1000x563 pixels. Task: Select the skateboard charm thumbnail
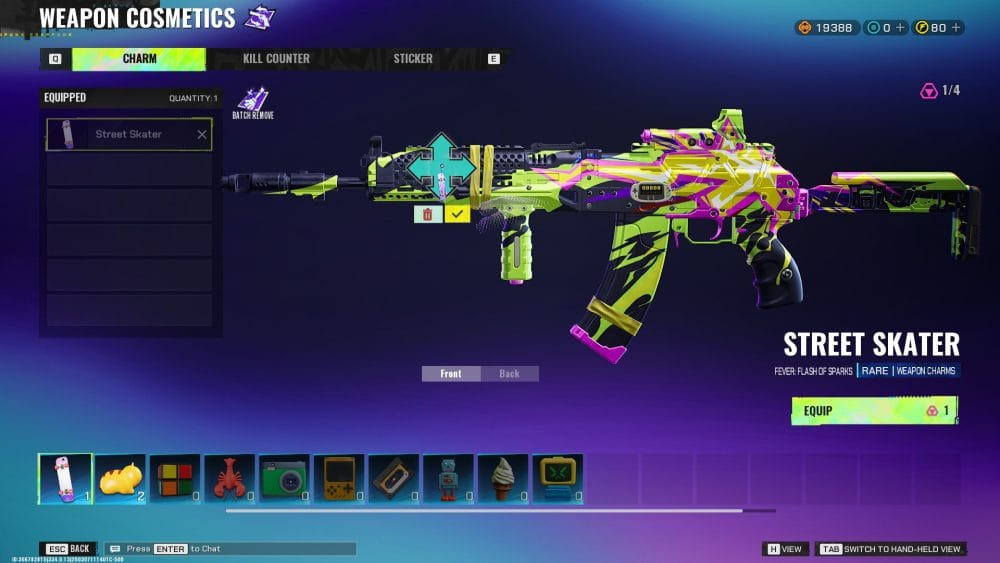pos(65,478)
